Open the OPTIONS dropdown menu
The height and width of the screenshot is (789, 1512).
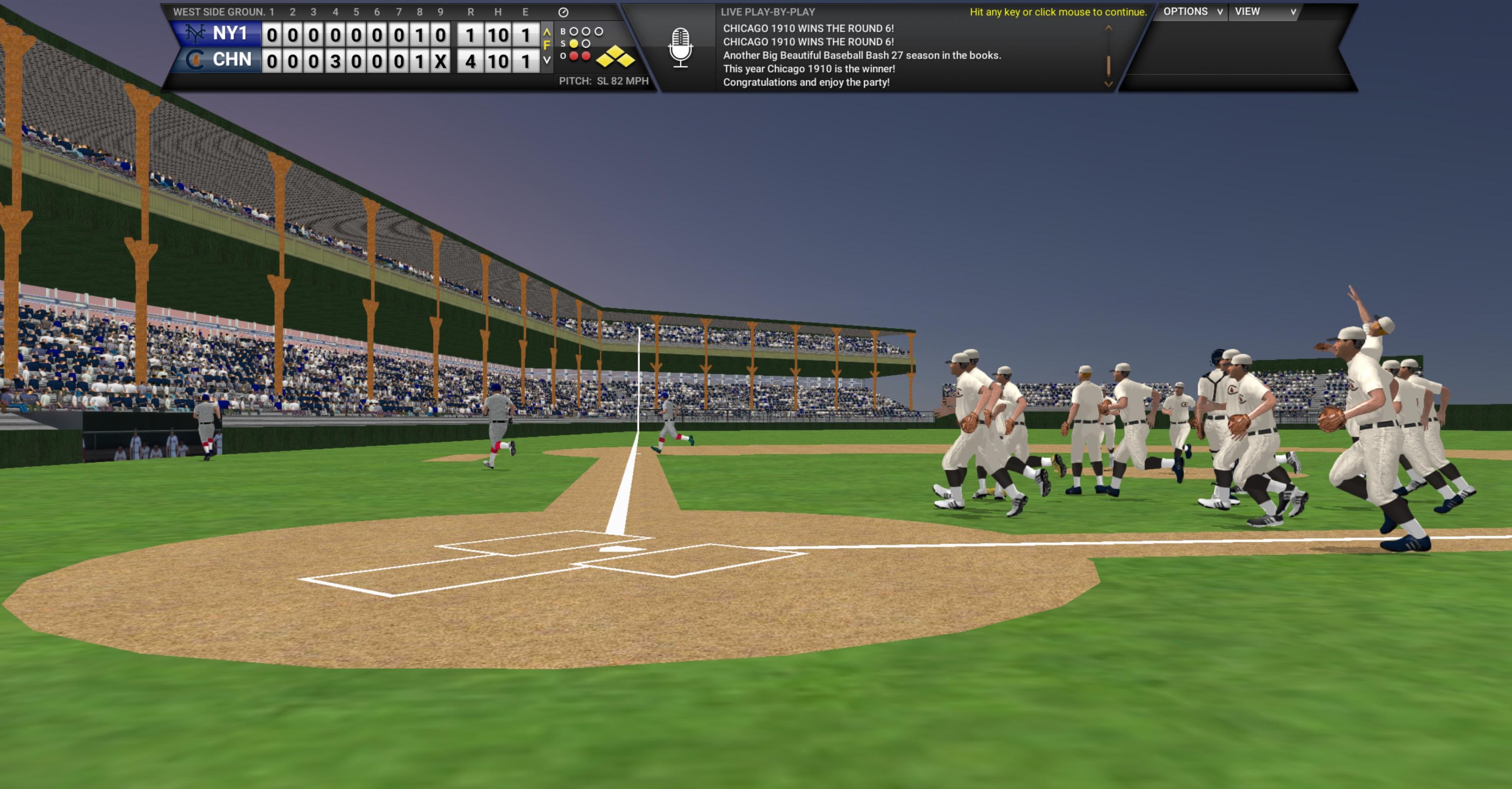click(1192, 12)
